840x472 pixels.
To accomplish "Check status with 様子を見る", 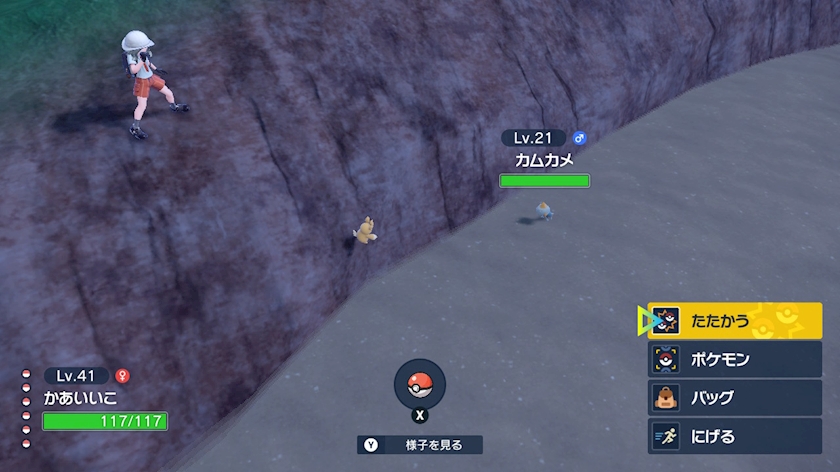I will (x=420, y=445).
